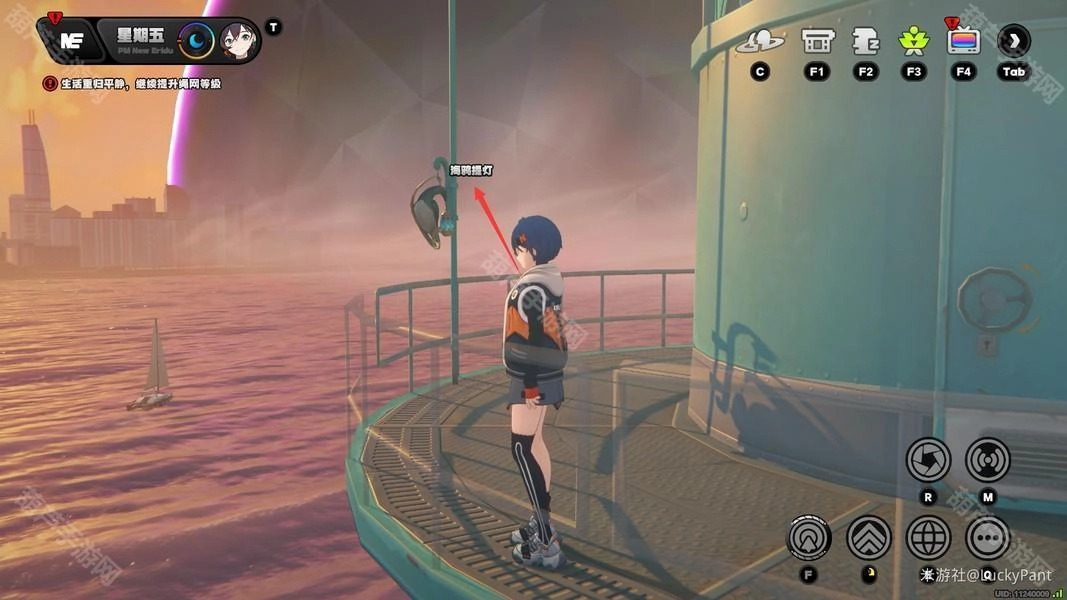1067x600 pixels.
Task: Select the quest tracker objective text
Action: tap(140, 84)
